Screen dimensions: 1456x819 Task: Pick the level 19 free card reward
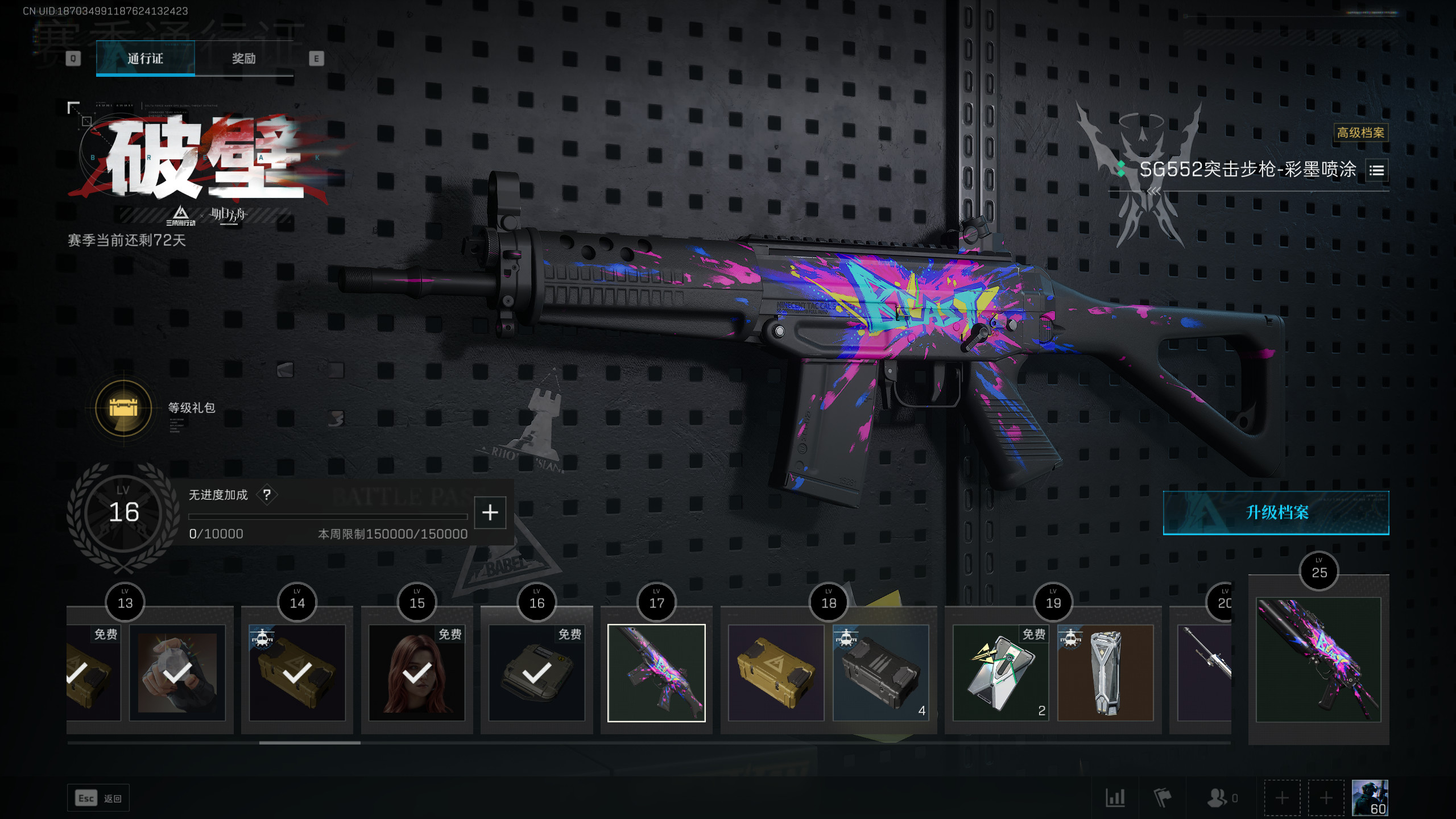pyautogui.click(x=1000, y=673)
